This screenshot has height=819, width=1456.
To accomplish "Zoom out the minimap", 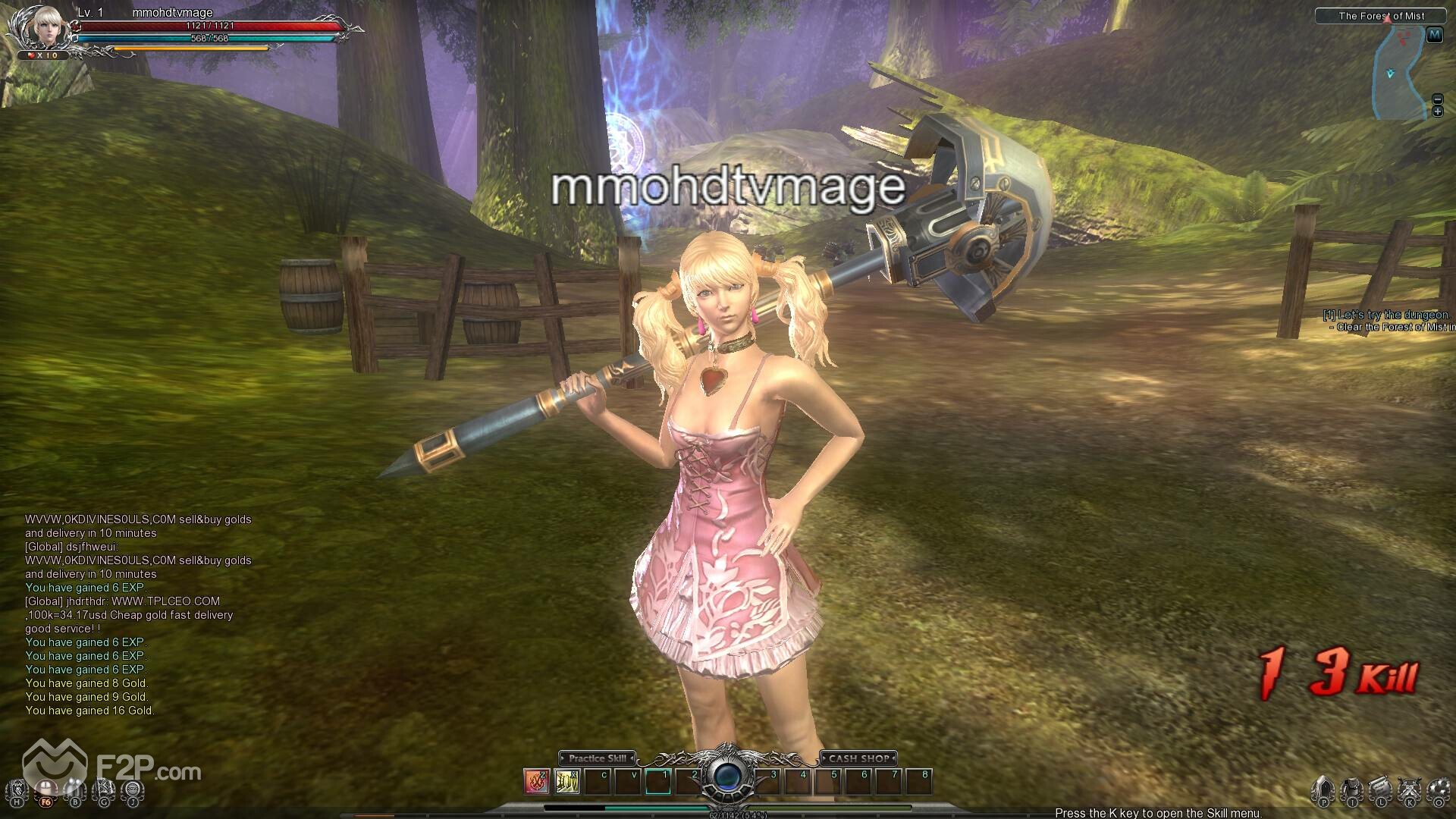I will click(1437, 99).
